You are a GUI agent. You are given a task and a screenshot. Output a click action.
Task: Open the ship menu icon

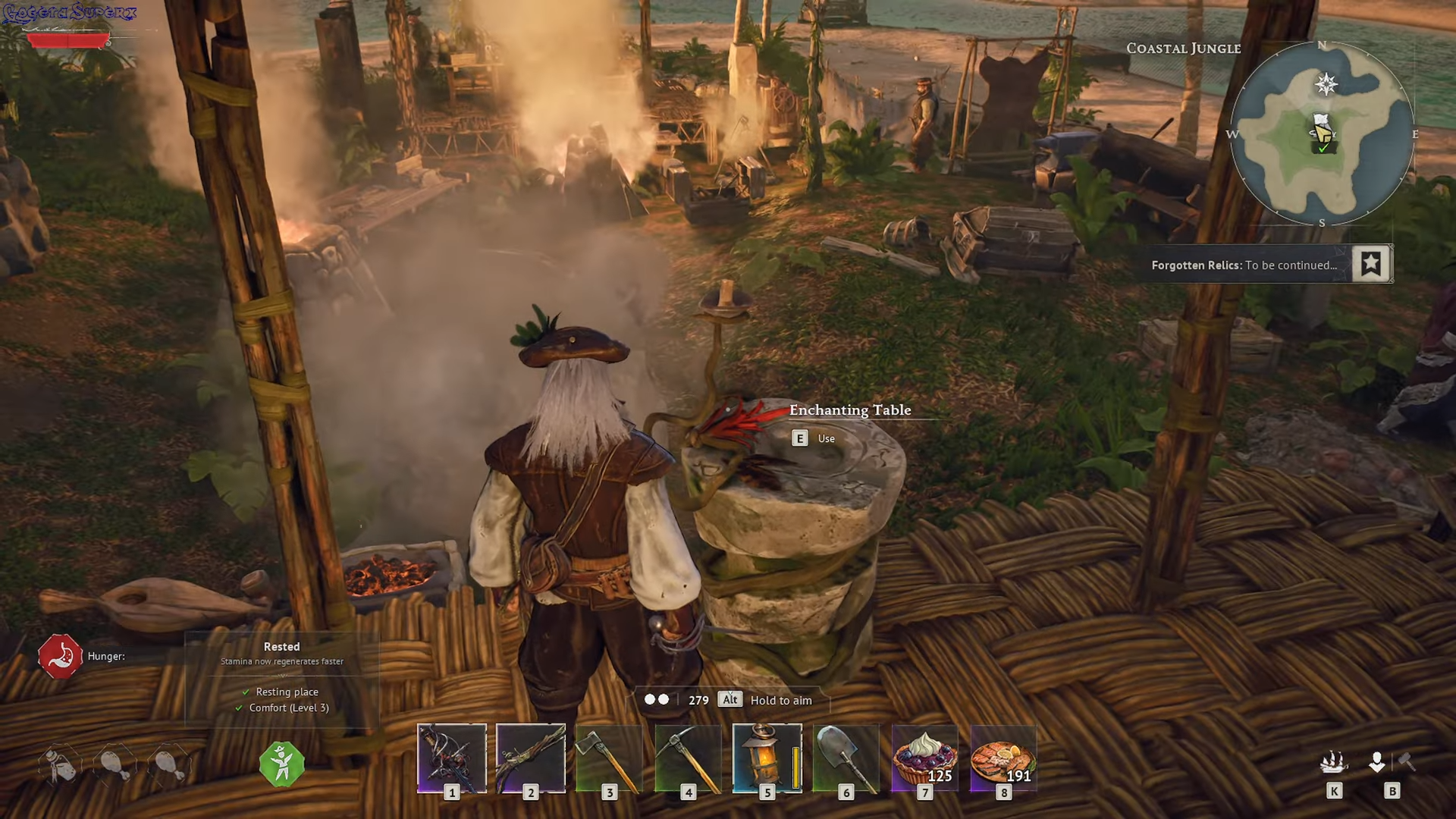tap(1334, 761)
